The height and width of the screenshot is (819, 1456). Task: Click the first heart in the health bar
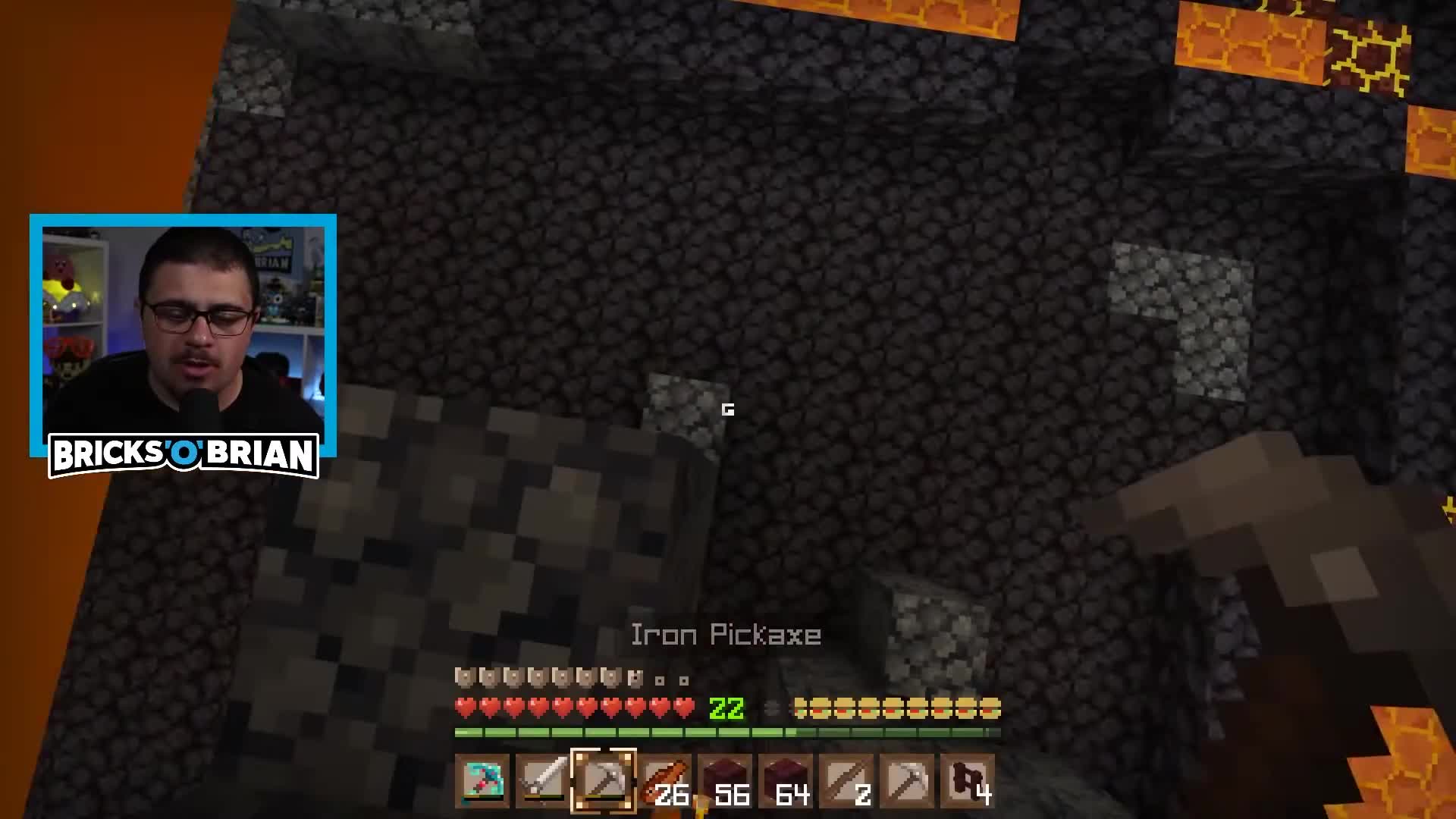(463, 707)
